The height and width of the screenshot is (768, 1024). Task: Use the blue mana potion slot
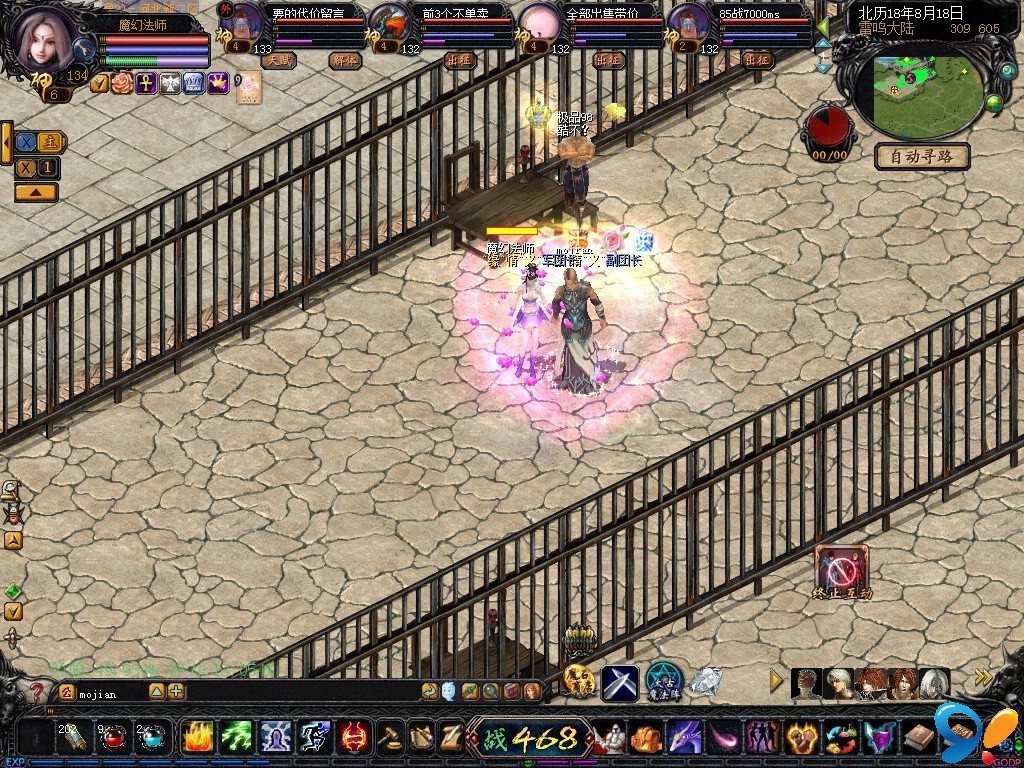point(151,738)
